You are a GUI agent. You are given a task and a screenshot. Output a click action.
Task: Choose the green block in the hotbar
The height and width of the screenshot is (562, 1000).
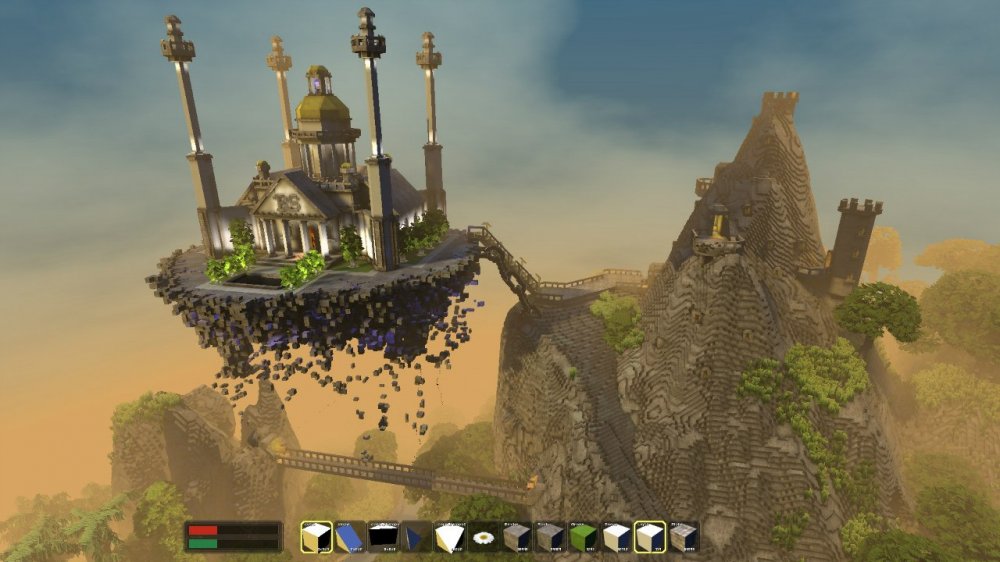[583, 537]
